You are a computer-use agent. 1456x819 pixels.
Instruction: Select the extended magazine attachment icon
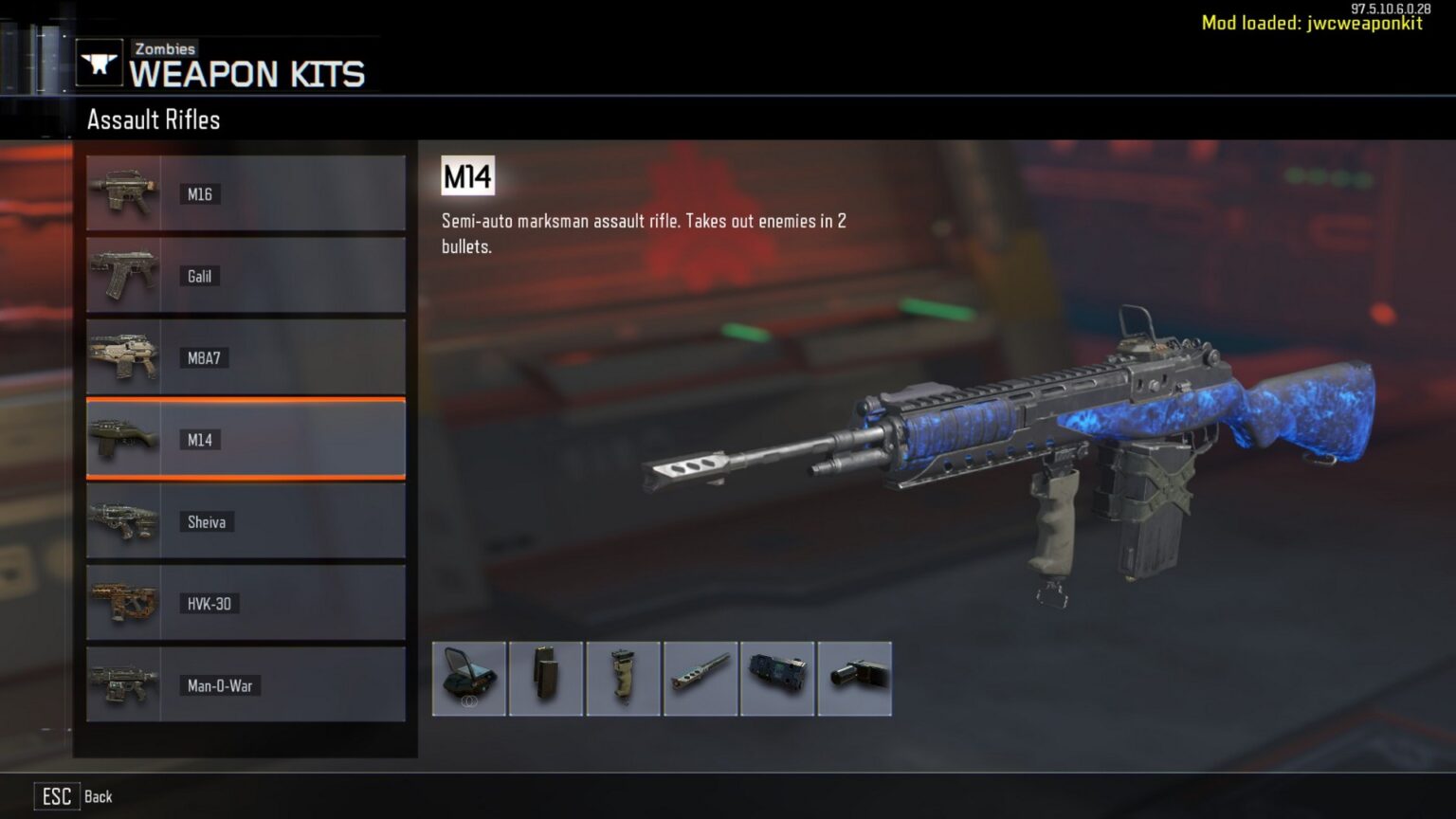pyautogui.click(x=547, y=678)
